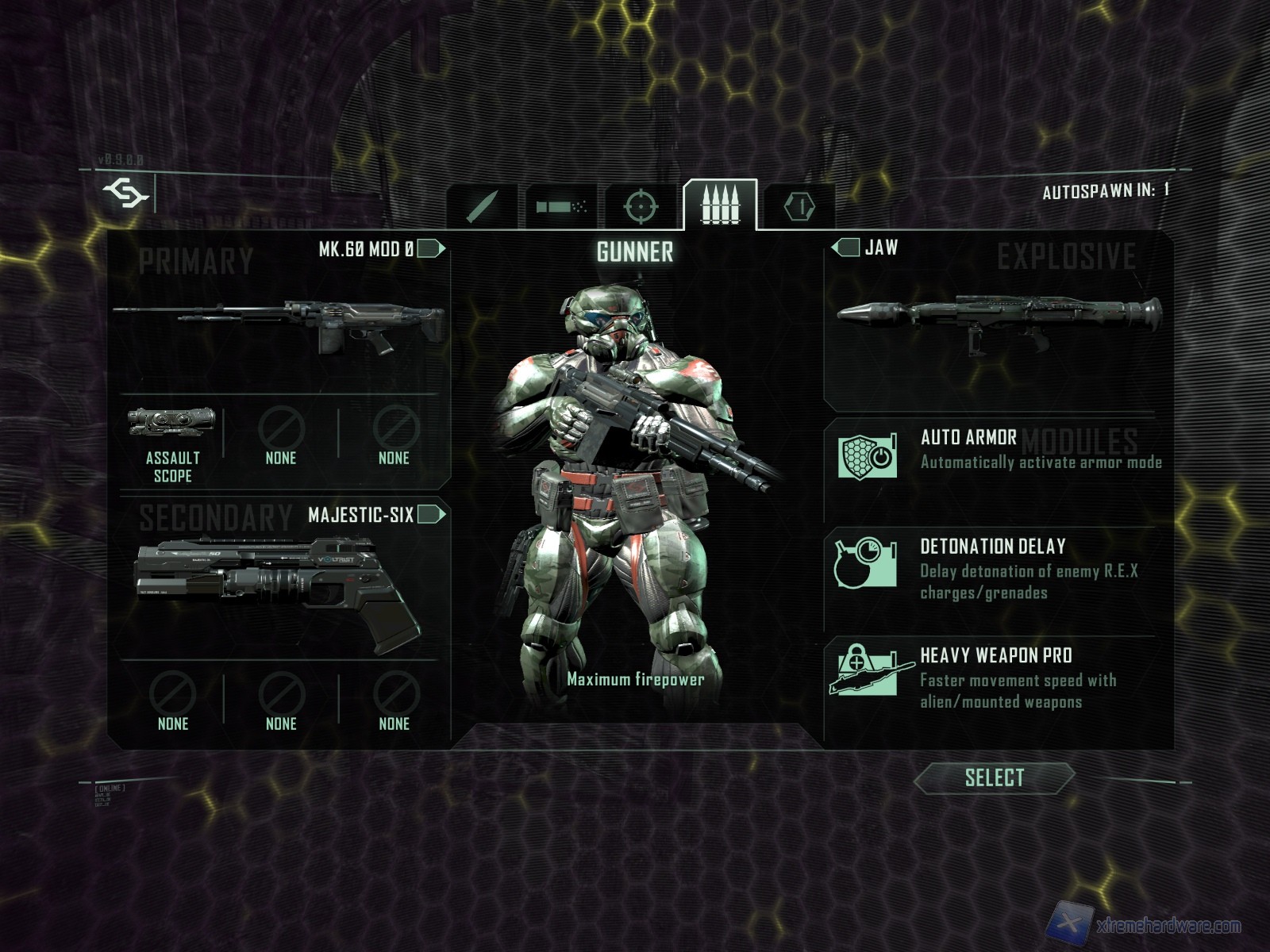Viewport: 1270px width, 952px height.
Task: Cycle primary weapon with MK.60 MOD 0 arrow
Action: pyautogui.click(x=431, y=249)
